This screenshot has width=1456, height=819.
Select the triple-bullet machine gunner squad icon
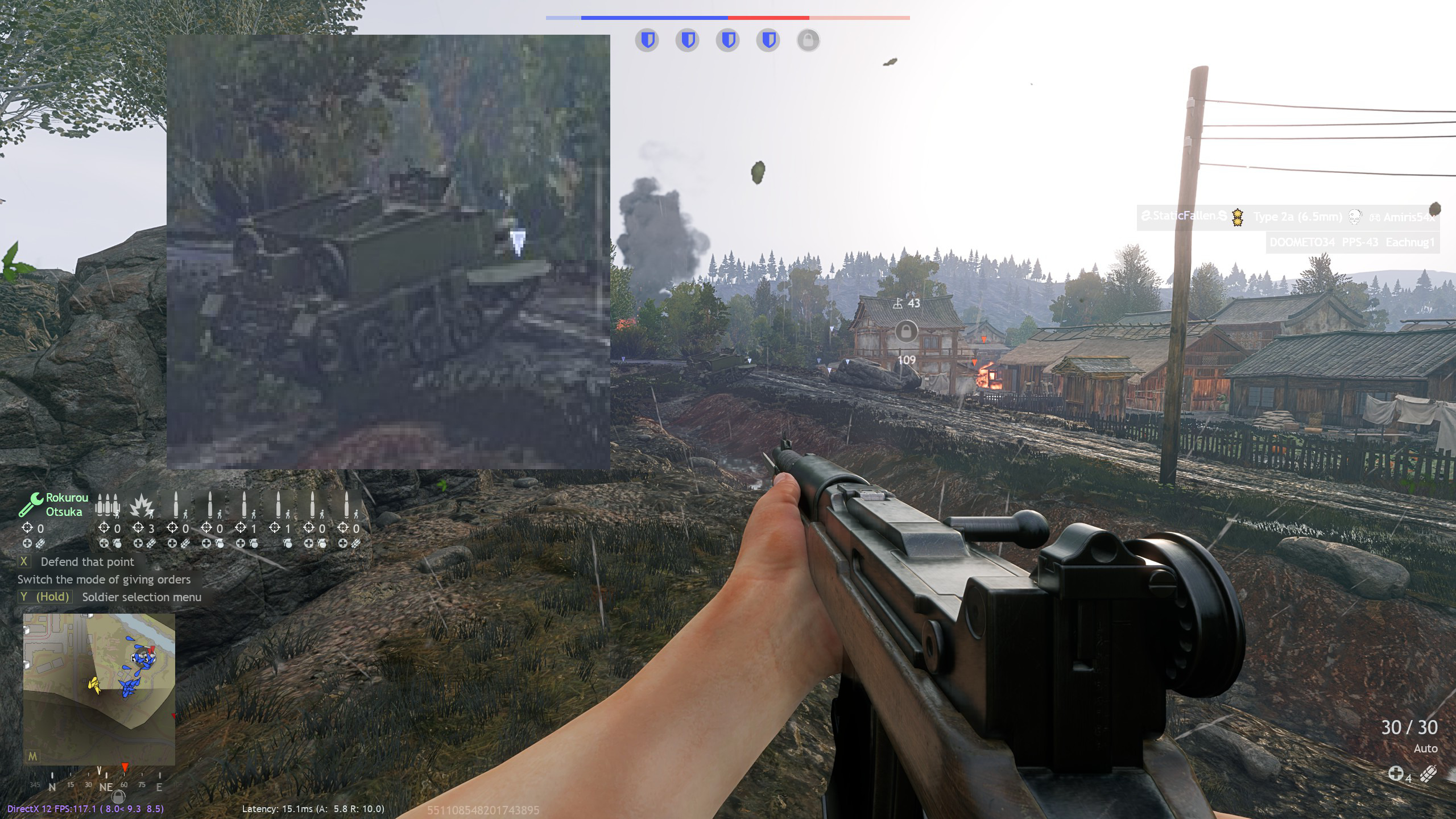click(108, 505)
